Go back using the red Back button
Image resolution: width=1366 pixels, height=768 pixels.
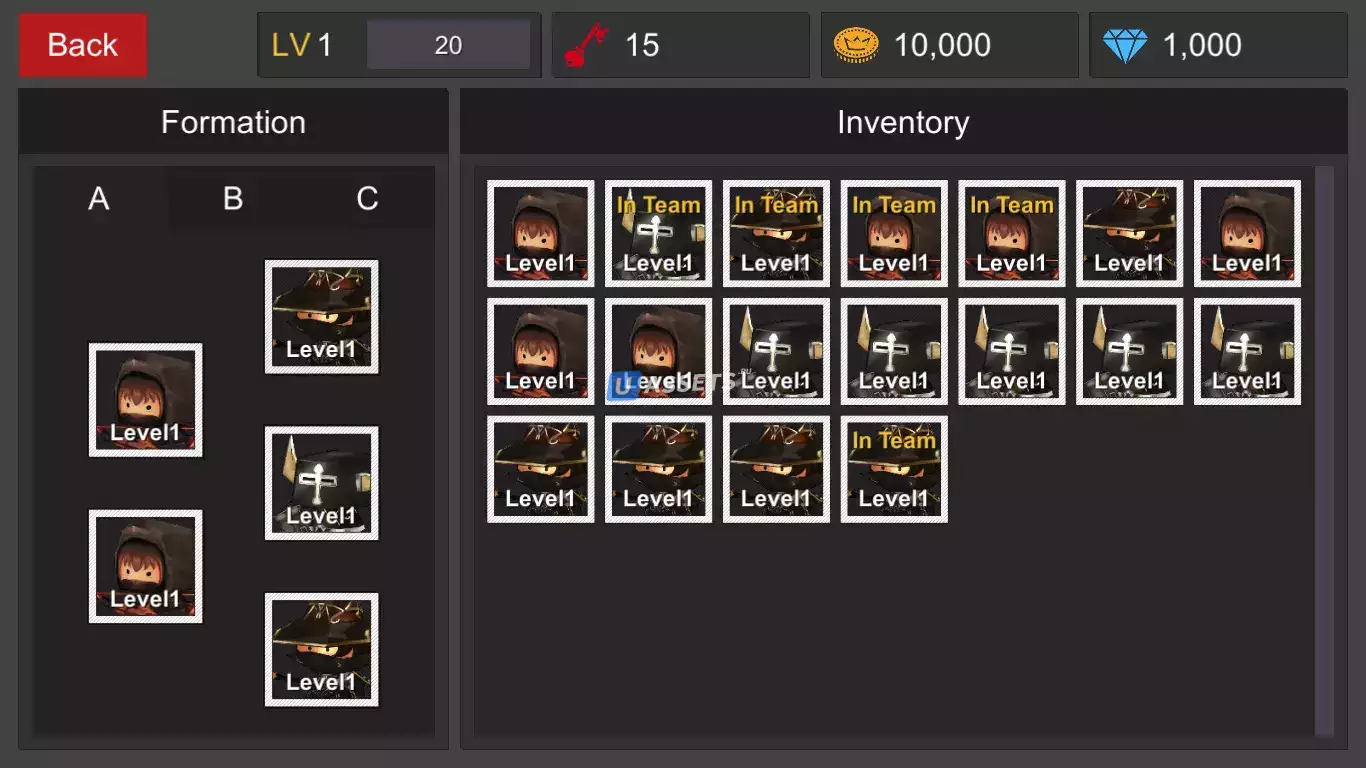(x=83, y=45)
